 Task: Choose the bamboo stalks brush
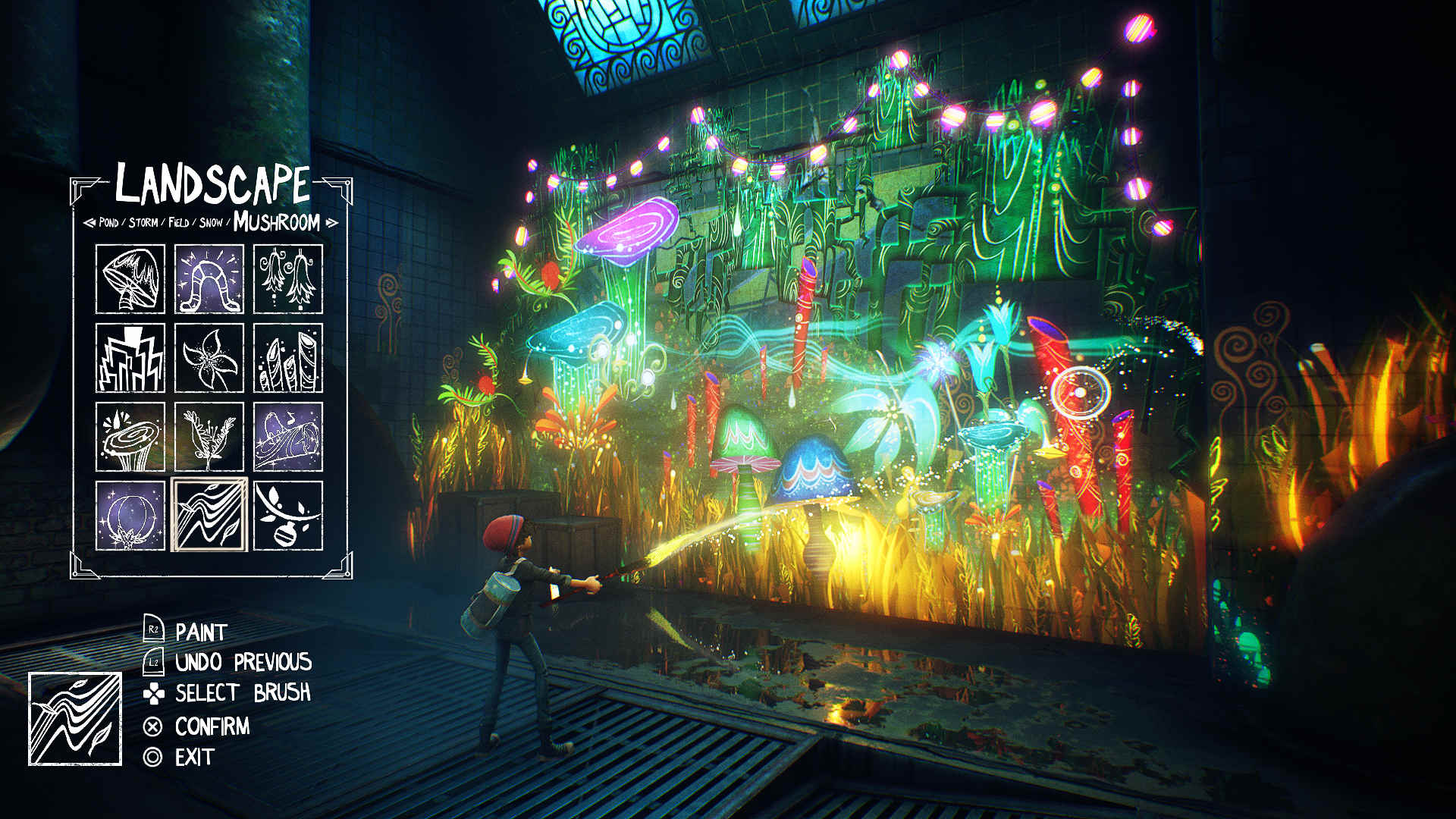[x=290, y=356]
